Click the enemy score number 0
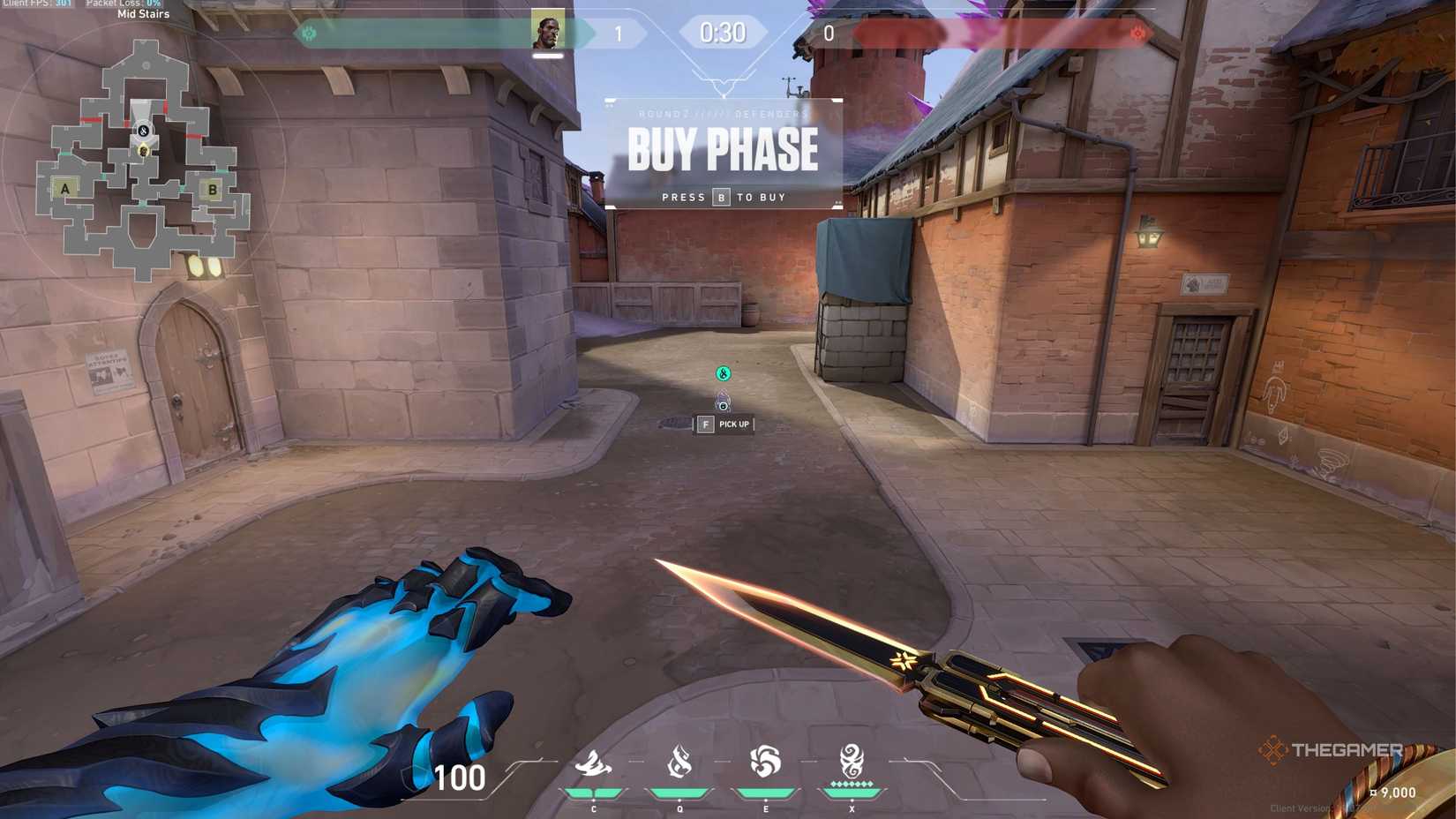Viewport: 1456px width, 819px height. tap(828, 34)
